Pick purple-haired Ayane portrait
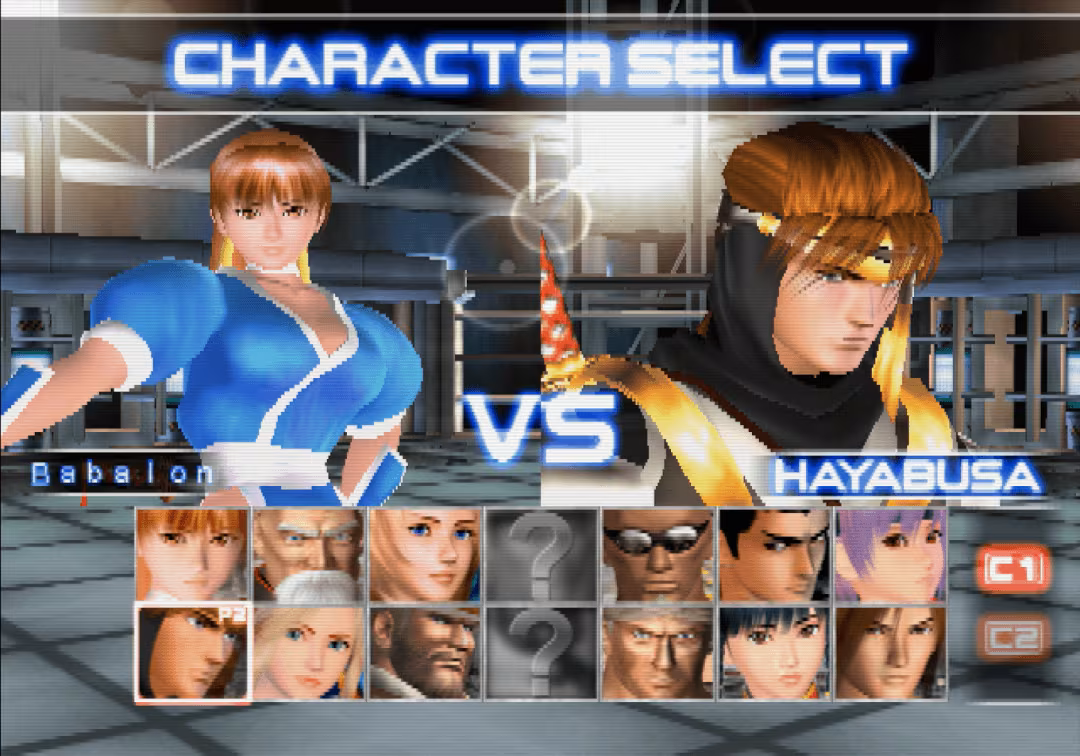Viewport: 1080px width, 756px height. (x=891, y=554)
